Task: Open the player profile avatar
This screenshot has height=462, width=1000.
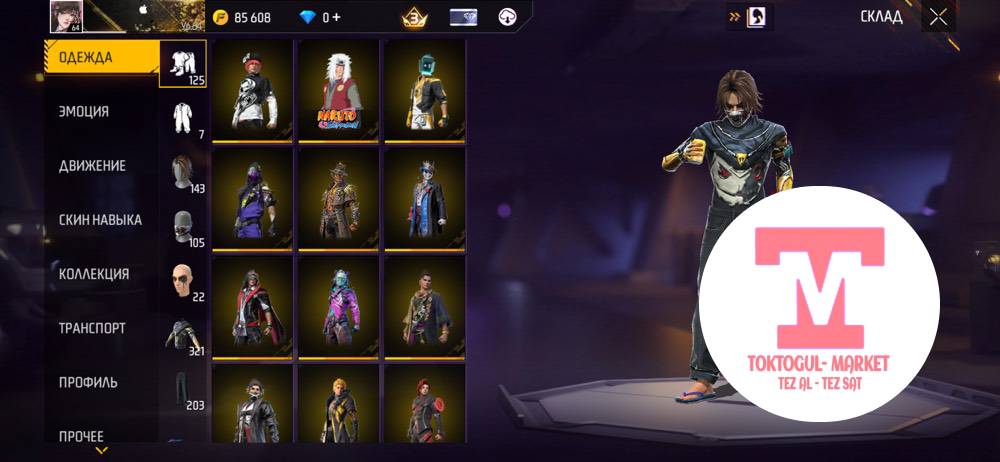Action: pos(66,16)
